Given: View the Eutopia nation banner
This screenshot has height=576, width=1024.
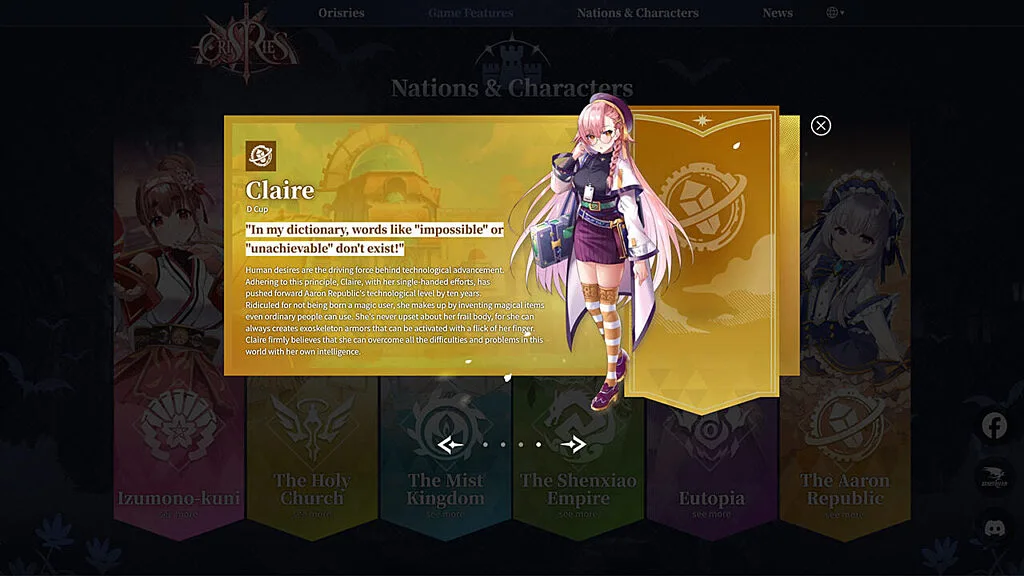Looking at the screenshot, I should [711, 497].
